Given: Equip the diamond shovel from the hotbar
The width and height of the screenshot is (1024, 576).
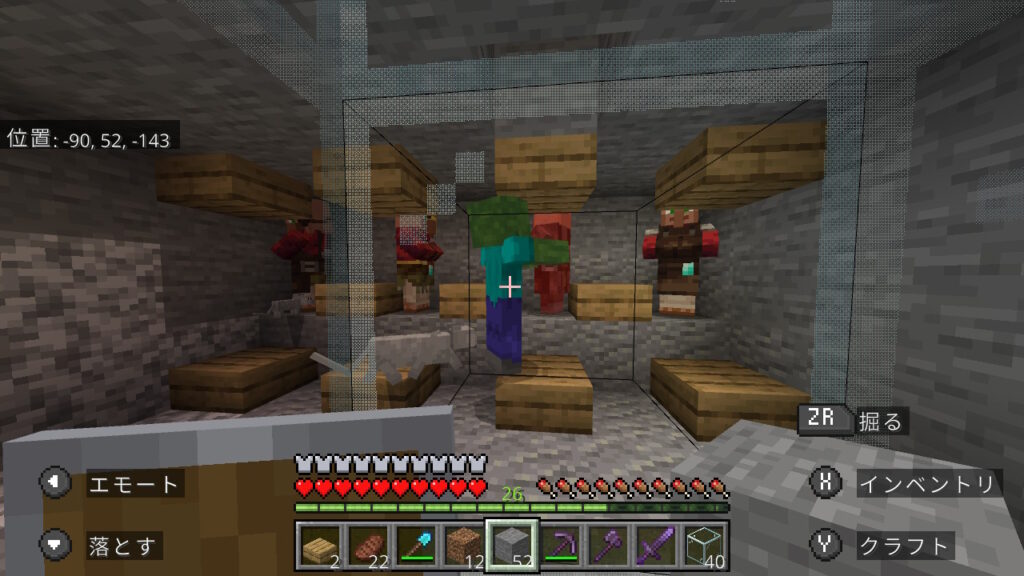Looking at the screenshot, I should (x=416, y=545).
